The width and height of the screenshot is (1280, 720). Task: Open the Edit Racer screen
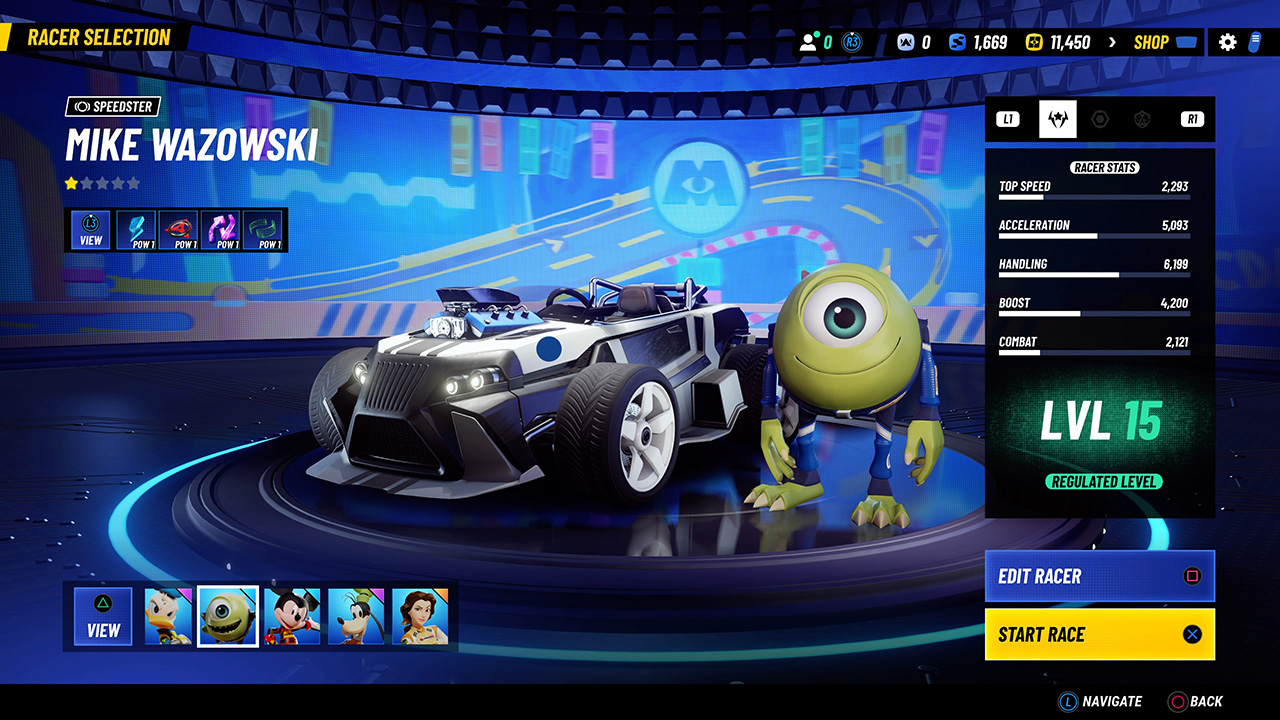pos(1099,576)
